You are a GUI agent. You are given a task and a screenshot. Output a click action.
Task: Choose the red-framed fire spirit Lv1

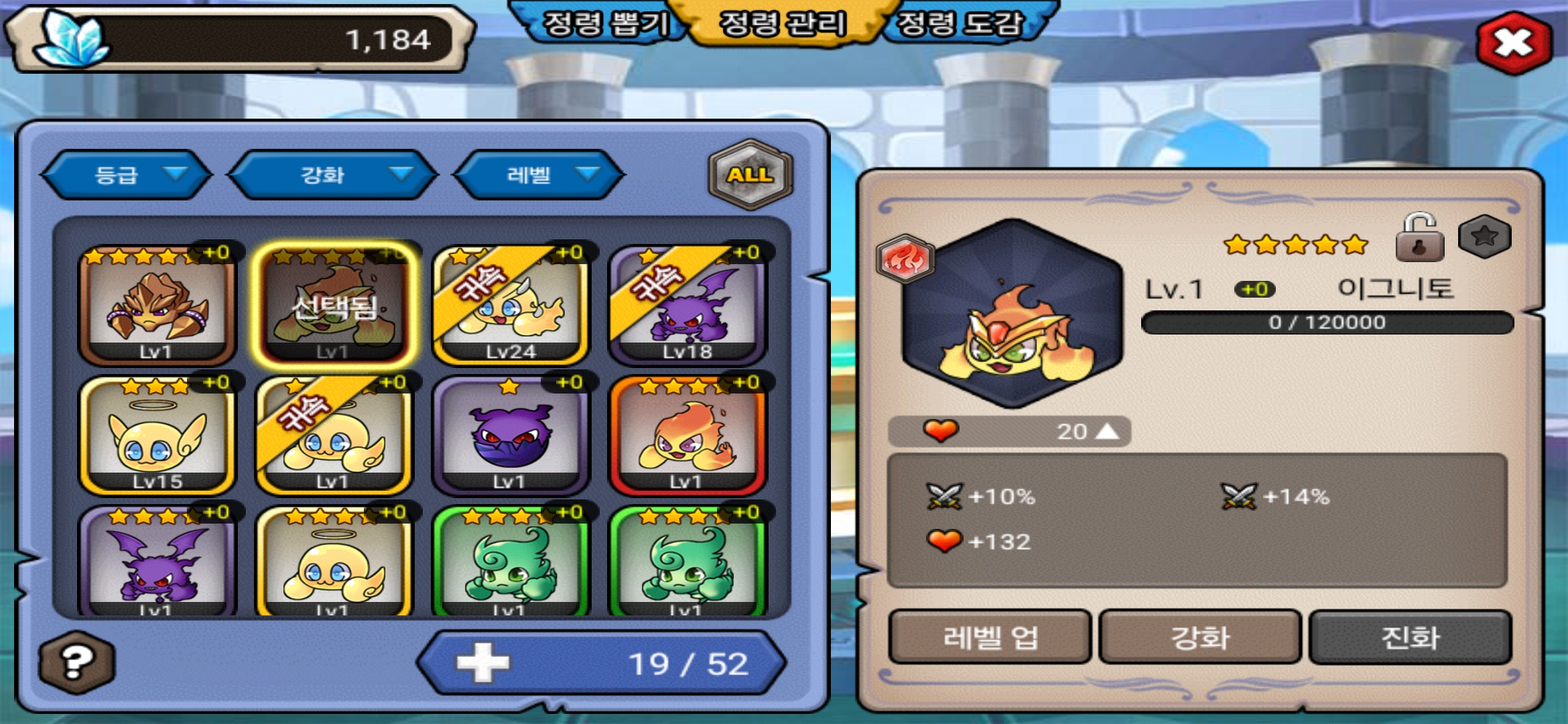(687, 436)
